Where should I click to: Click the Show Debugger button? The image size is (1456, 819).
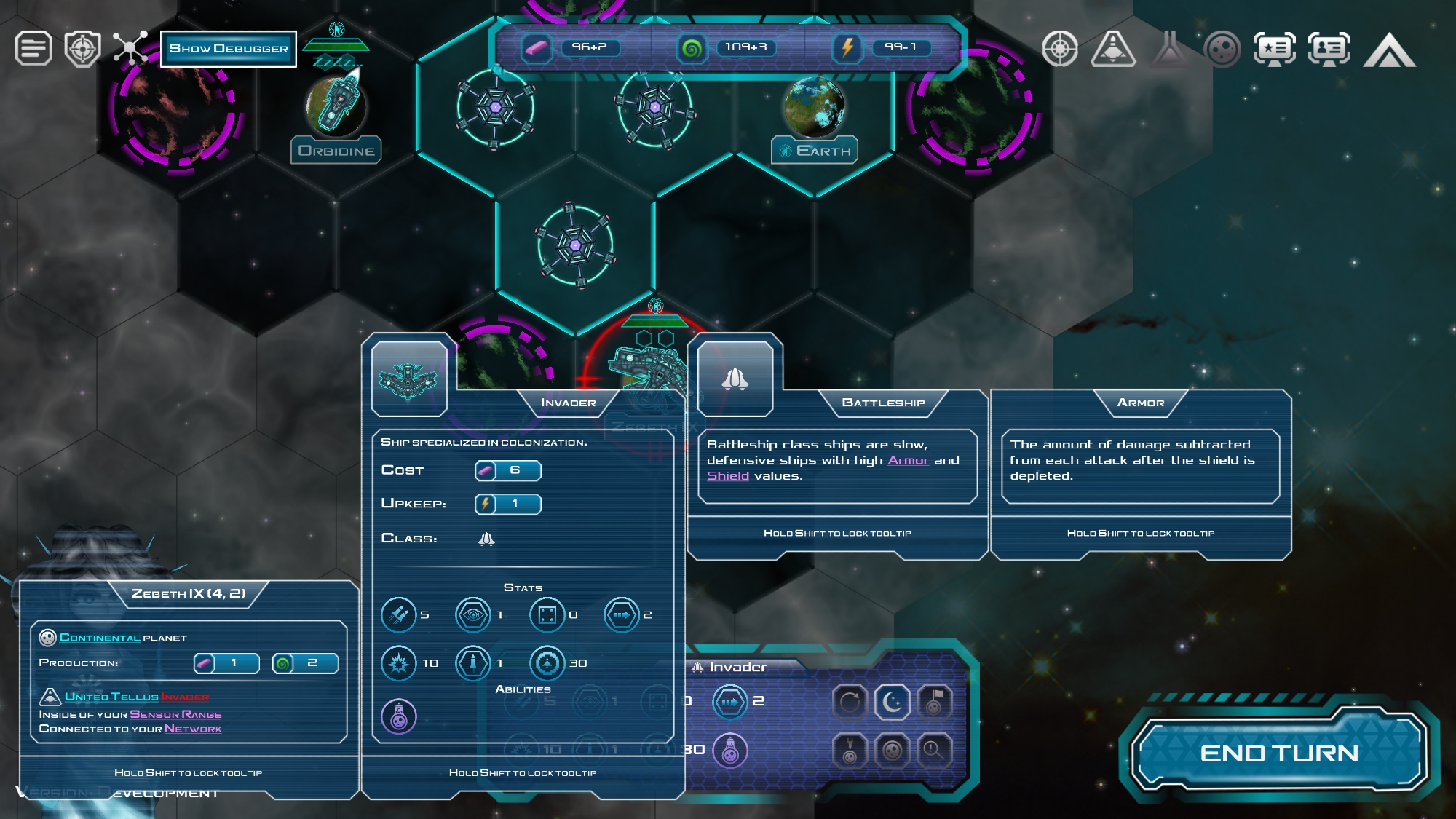tap(229, 49)
